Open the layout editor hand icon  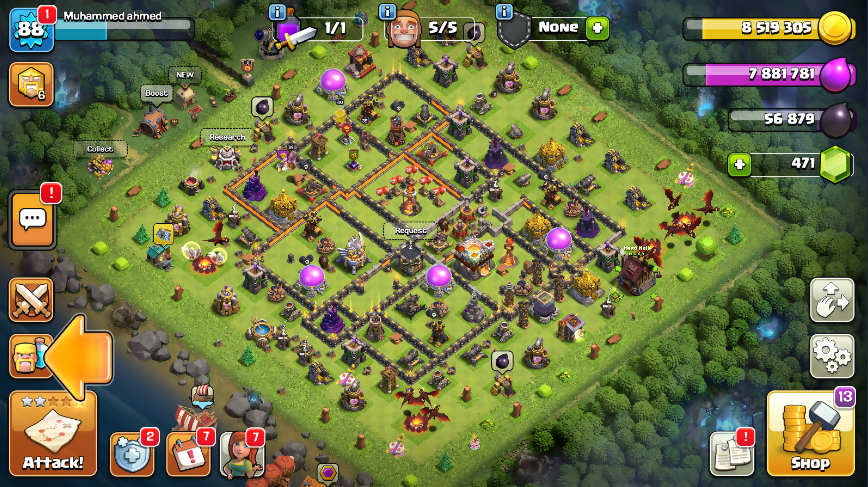click(831, 300)
